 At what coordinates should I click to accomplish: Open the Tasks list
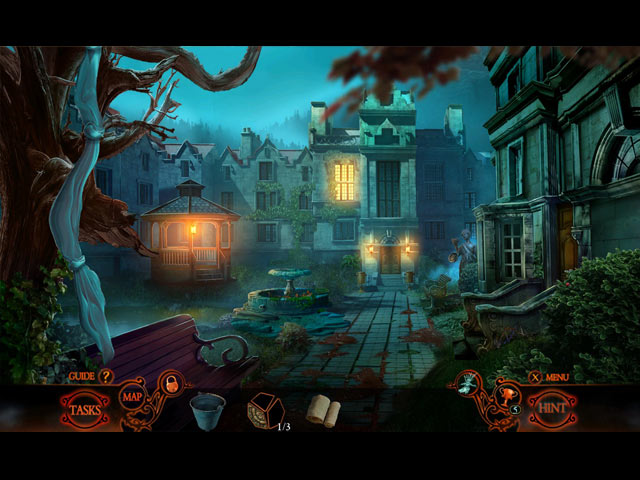click(86, 410)
